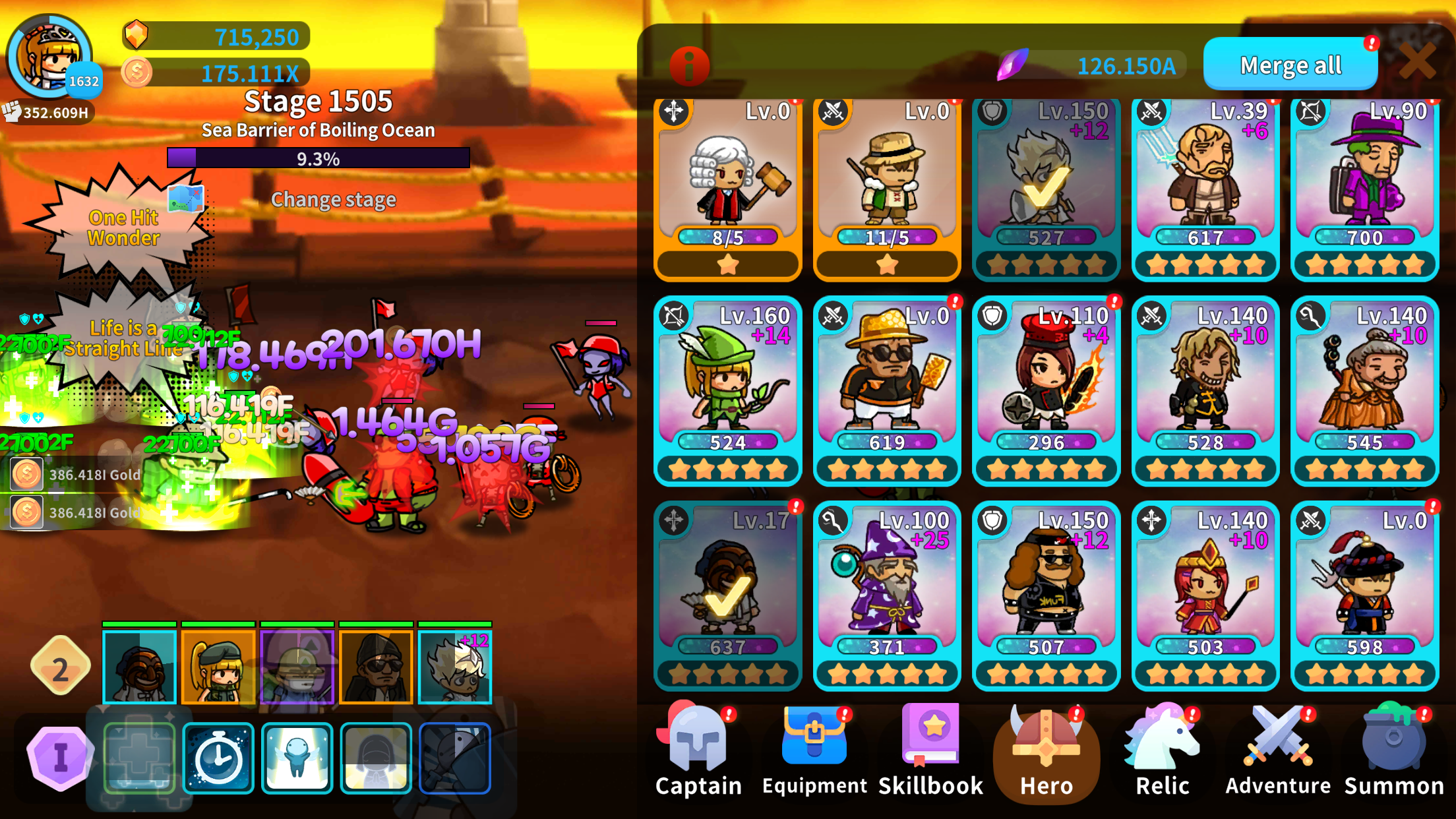
Task: Click the purple Roman numeral medal icon
Action: [61, 757]
